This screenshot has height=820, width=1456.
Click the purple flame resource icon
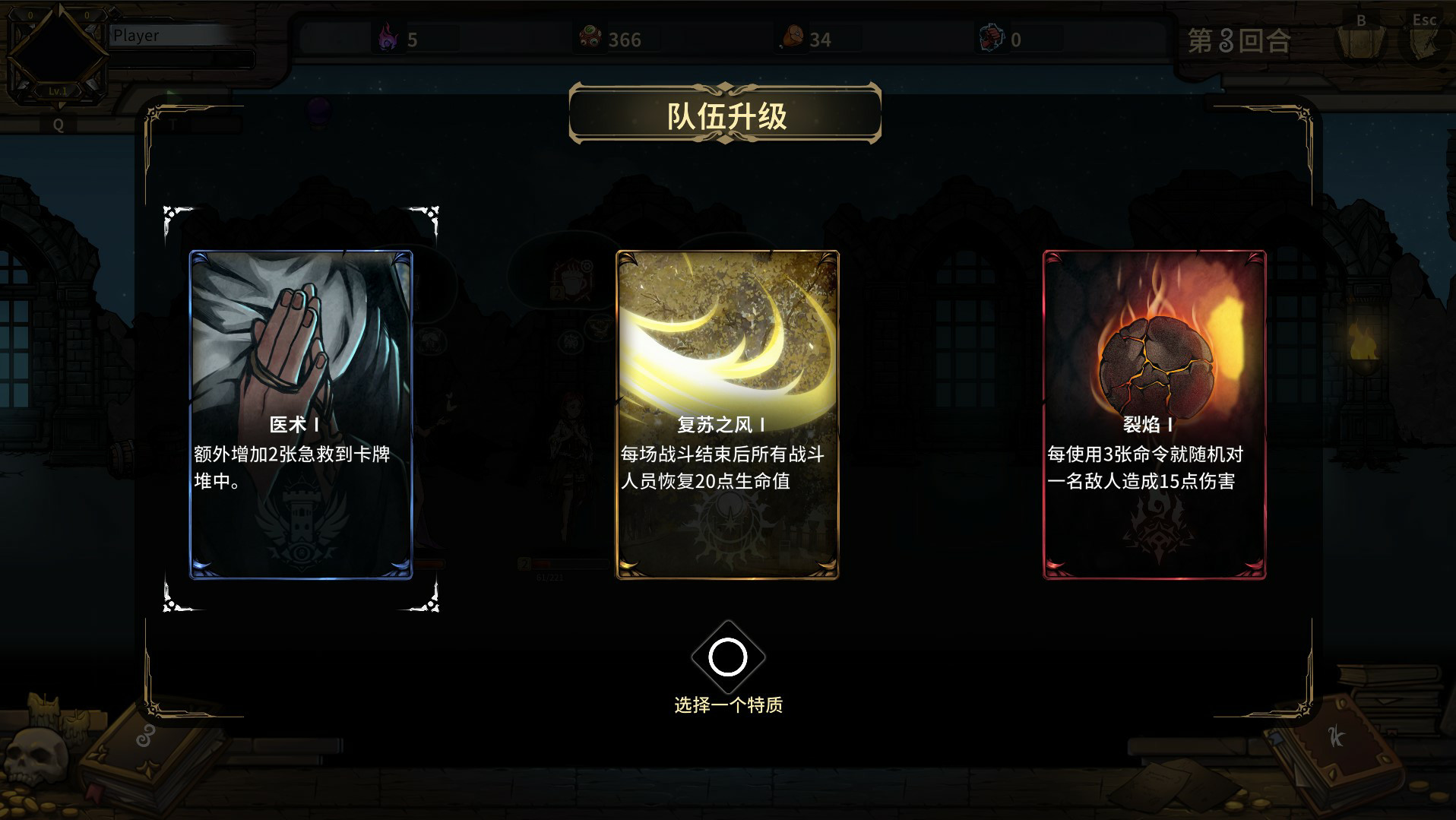[x=388, y=36]
